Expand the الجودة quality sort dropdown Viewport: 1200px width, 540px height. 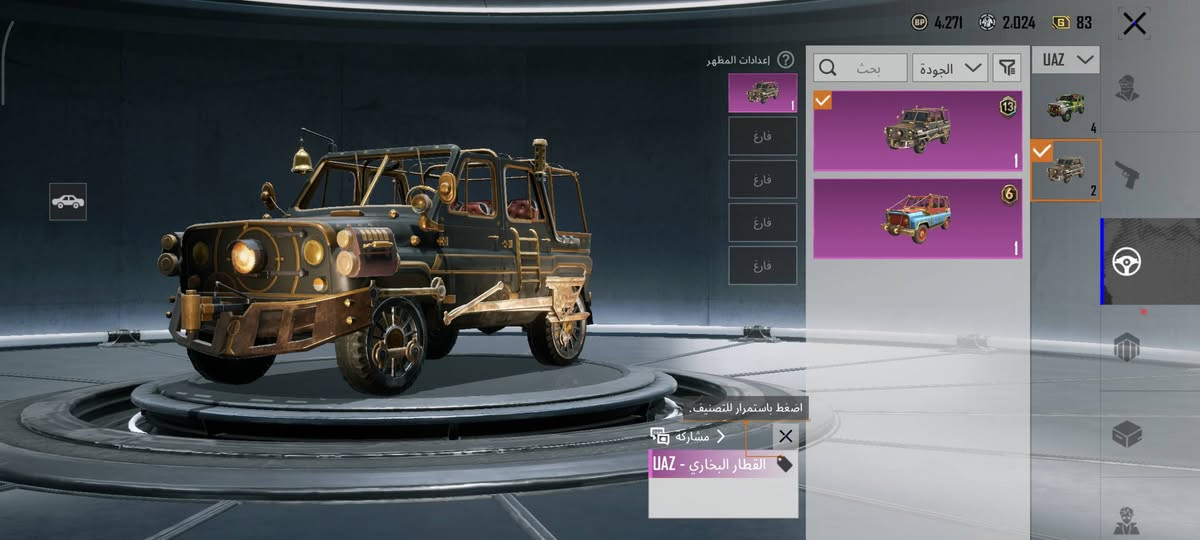950,68
